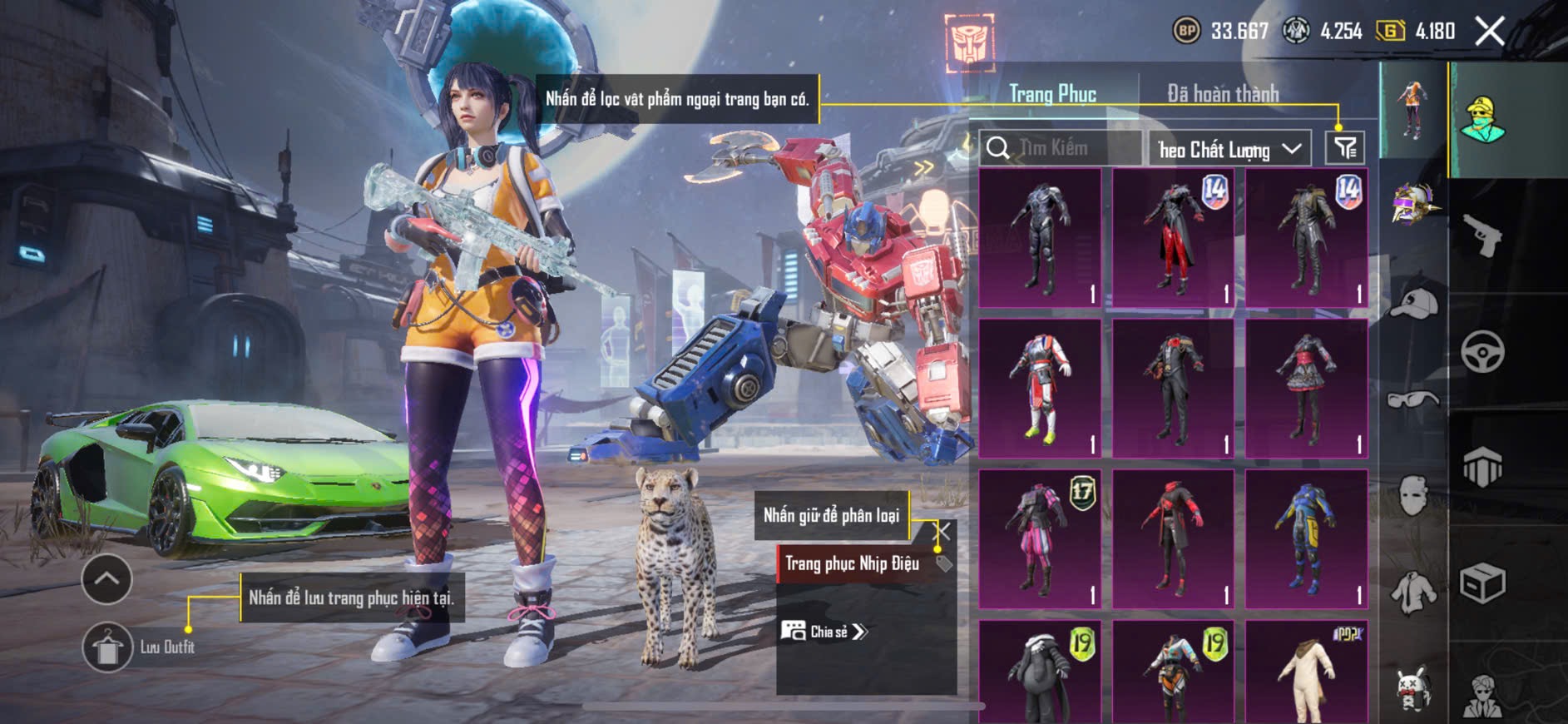Choose the steering wheel vehicle category
Image resolution: width=1568 pixels, height=724 pixels.
point(1482,351)
